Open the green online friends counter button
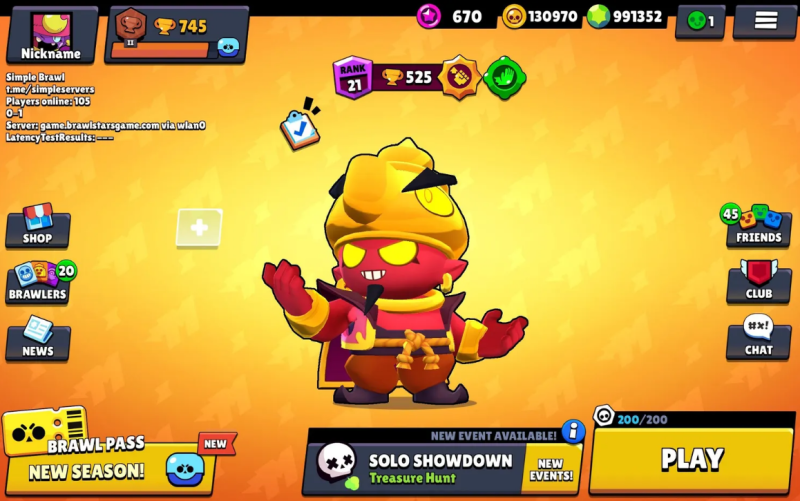 (700, 21)
